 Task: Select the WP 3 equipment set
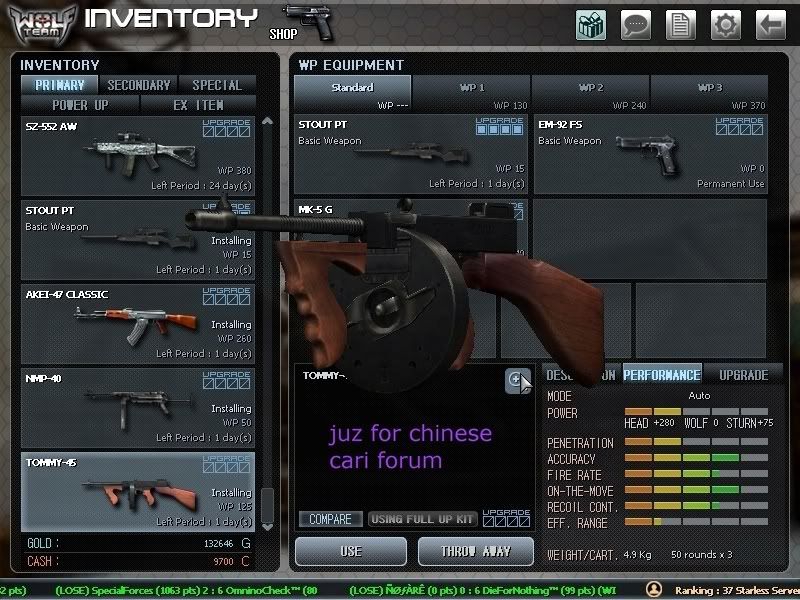pos(710,93)
